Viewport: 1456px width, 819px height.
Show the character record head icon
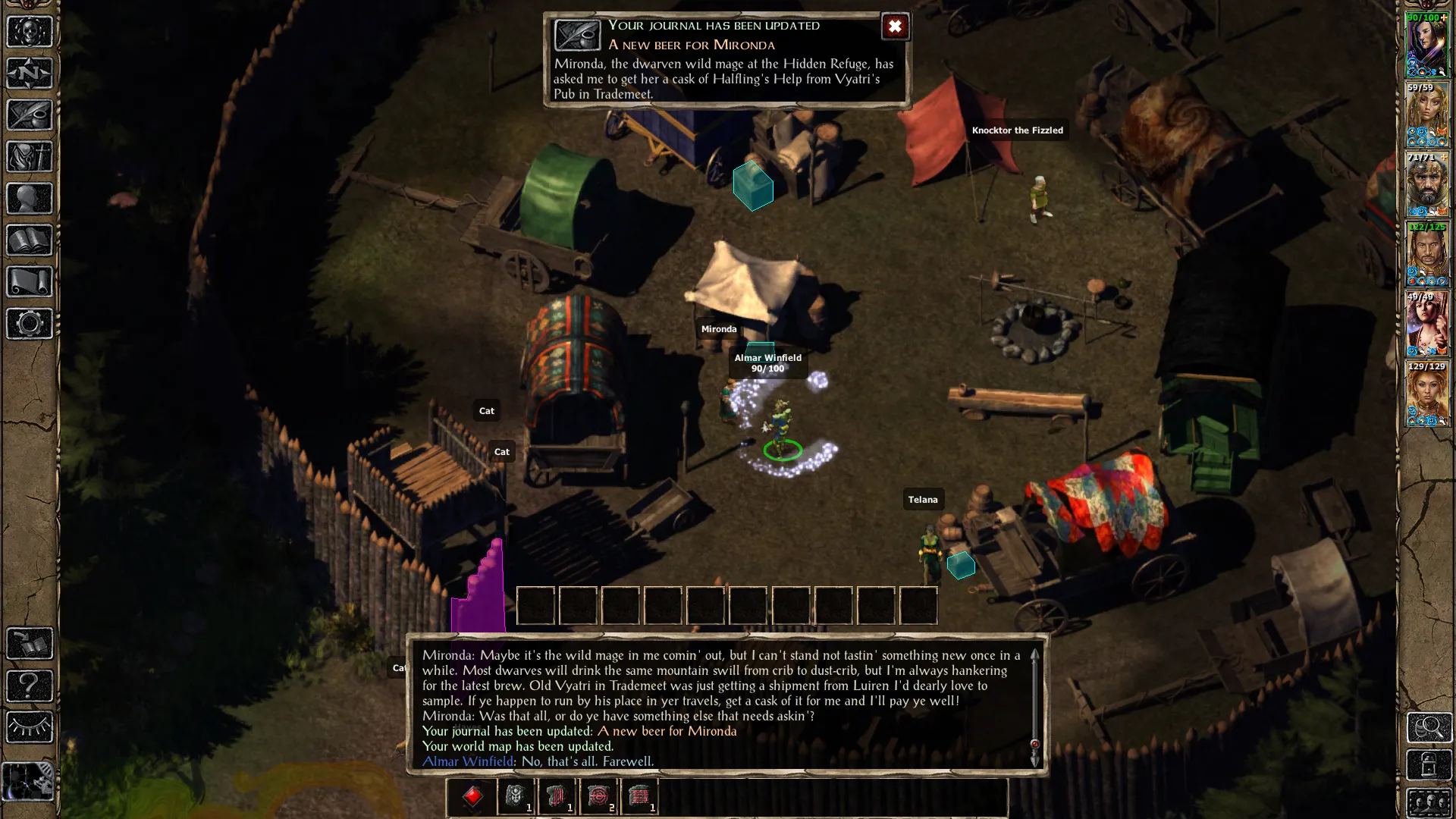[x=30, y=199]
